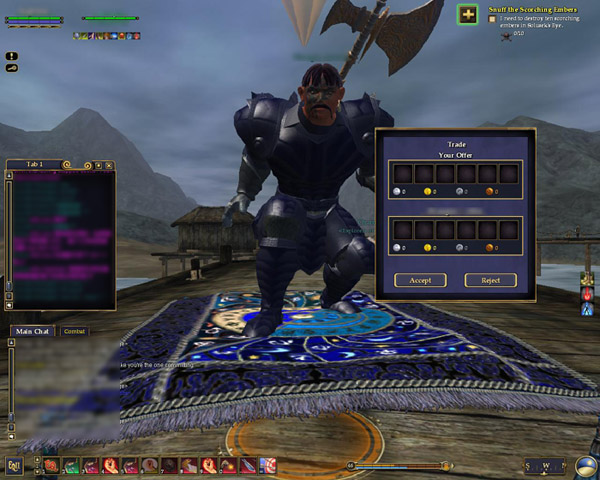Close the Tab 1 chat window
The width and height of the screenshot is (600, 480).
pos(109,165)
